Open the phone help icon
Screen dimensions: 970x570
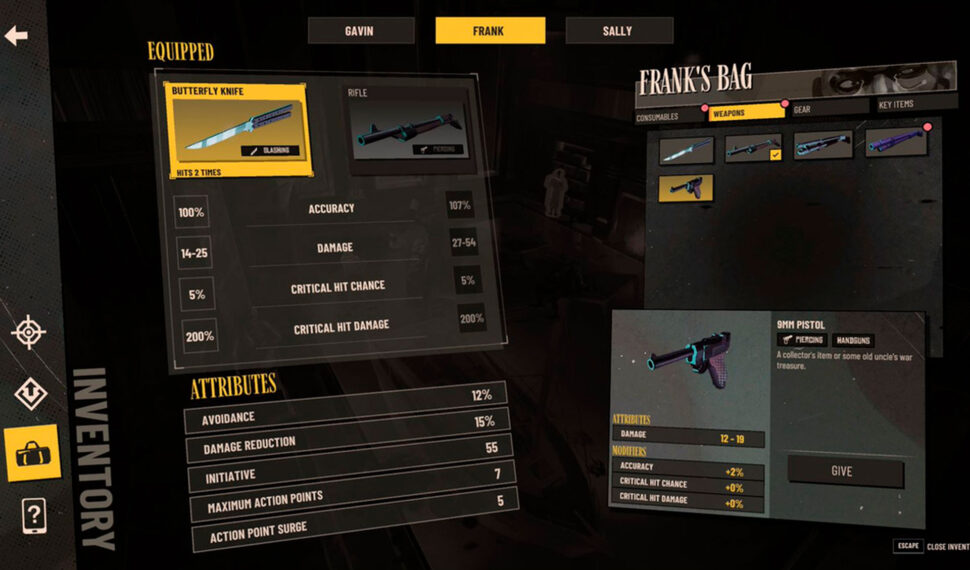(x=33, y=516)
